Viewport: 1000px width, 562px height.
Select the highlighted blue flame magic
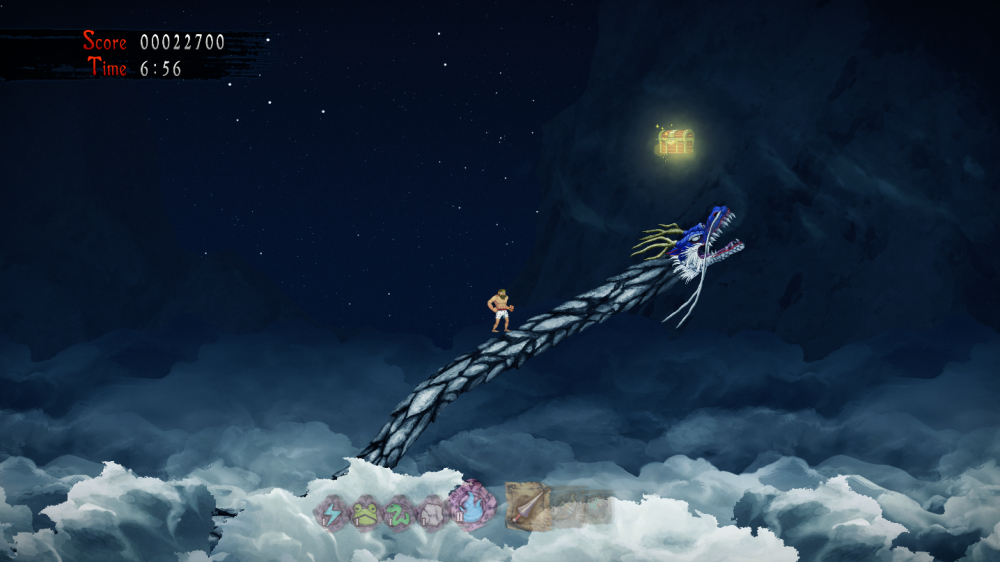pos(470,505)
